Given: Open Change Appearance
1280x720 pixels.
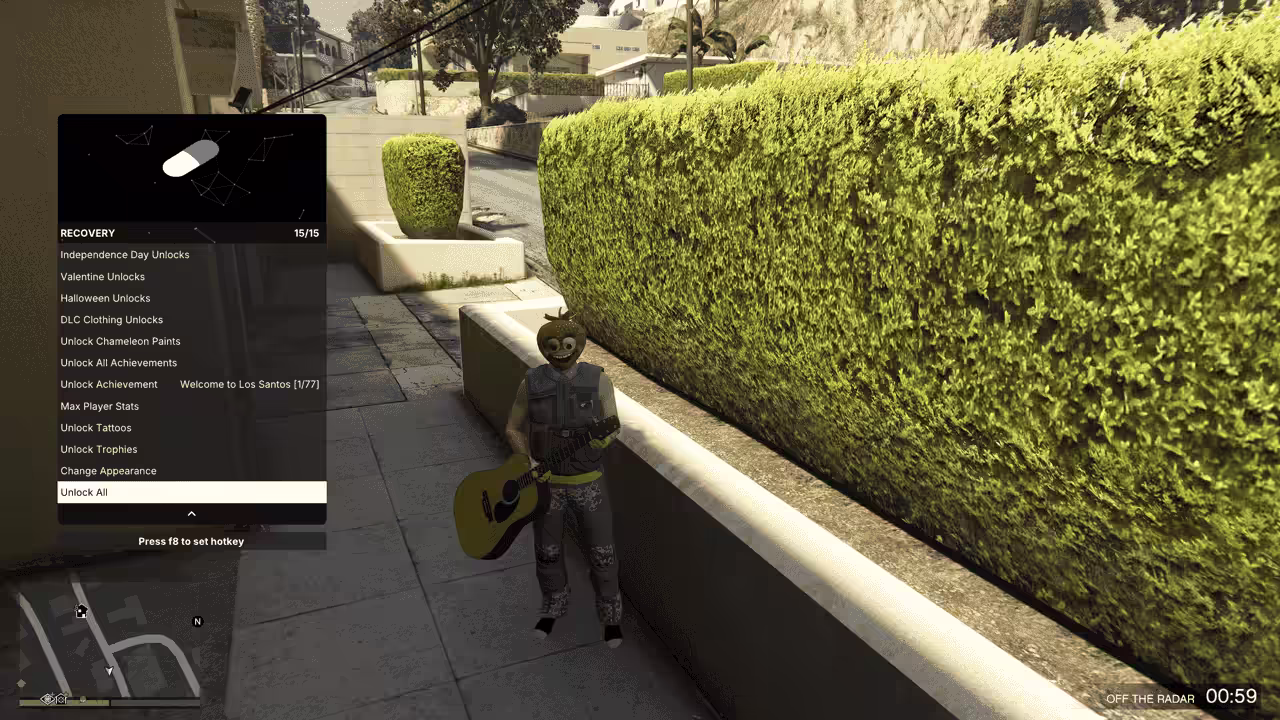Looking at the screenshot, I should click(x=108, y=470).
